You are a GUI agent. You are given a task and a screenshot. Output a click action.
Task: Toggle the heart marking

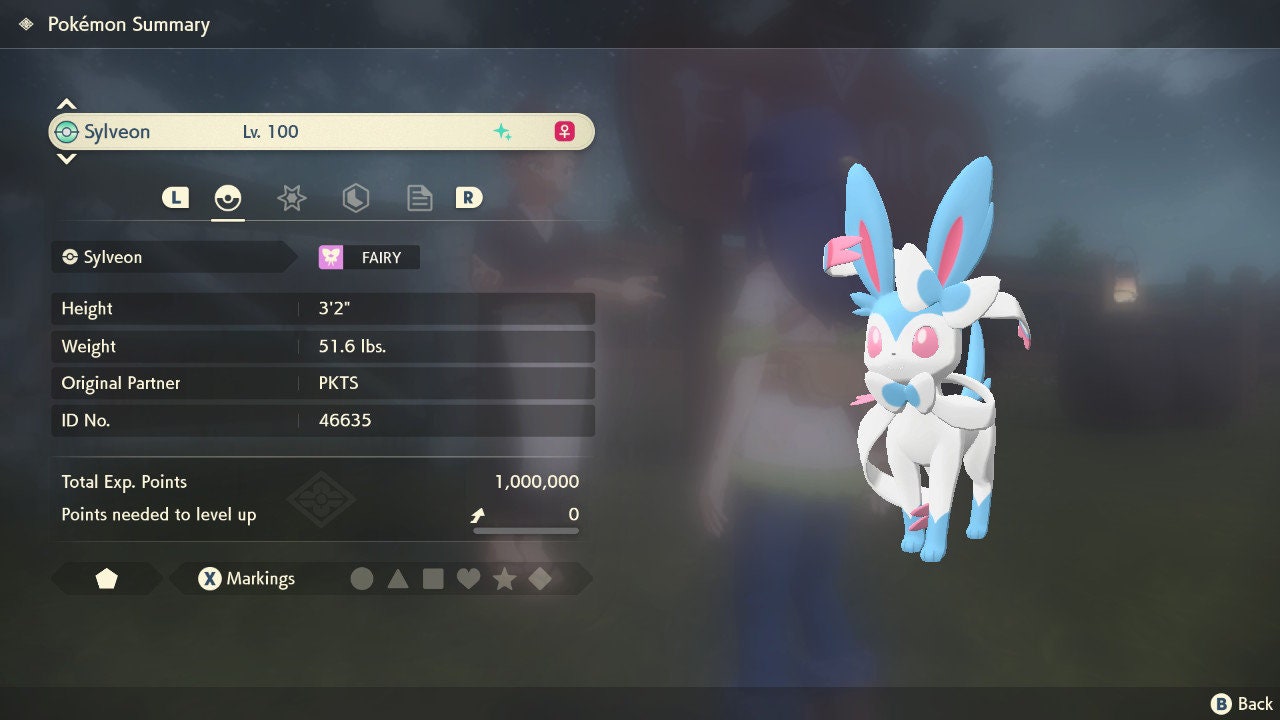tap(468, 578)
